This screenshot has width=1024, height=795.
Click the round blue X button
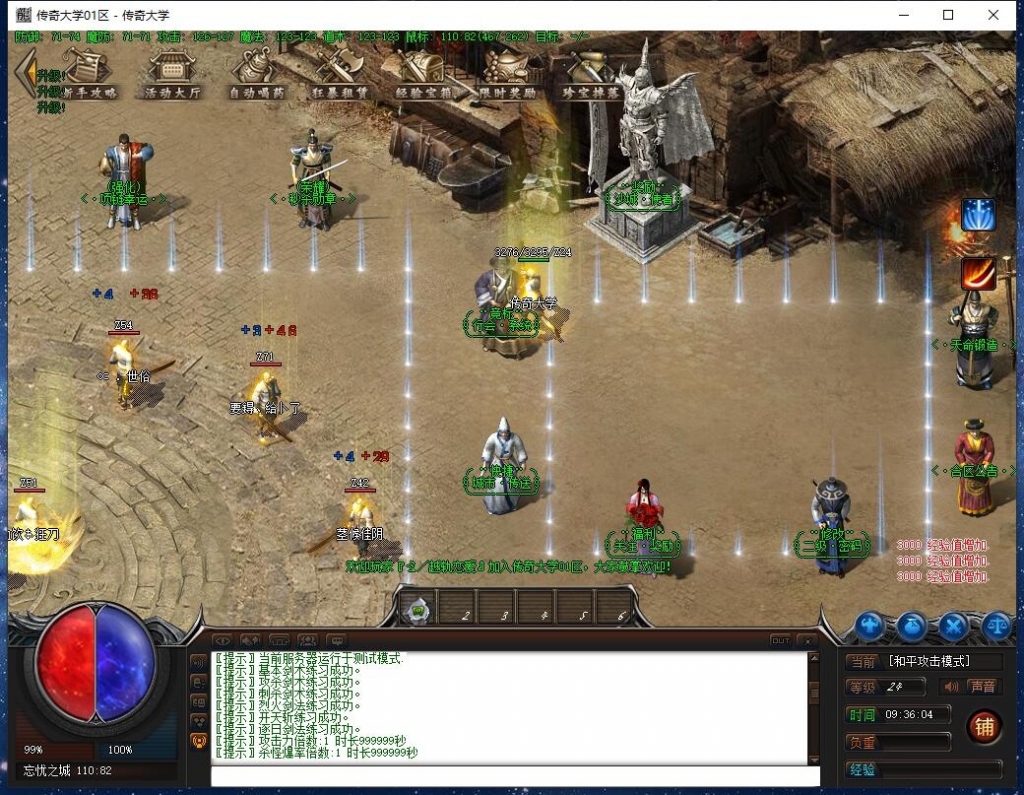point(955,627)
